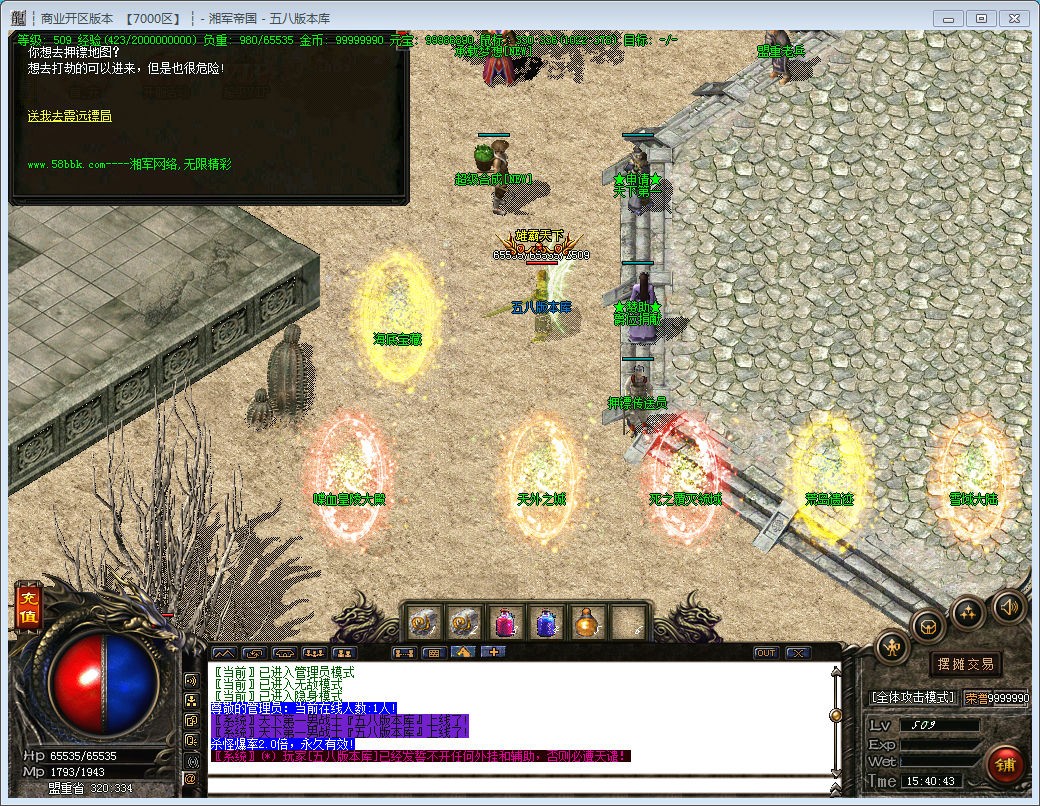Minimize the game window
This screenshot has width=1040, height=806.
[x=948, y=18]
